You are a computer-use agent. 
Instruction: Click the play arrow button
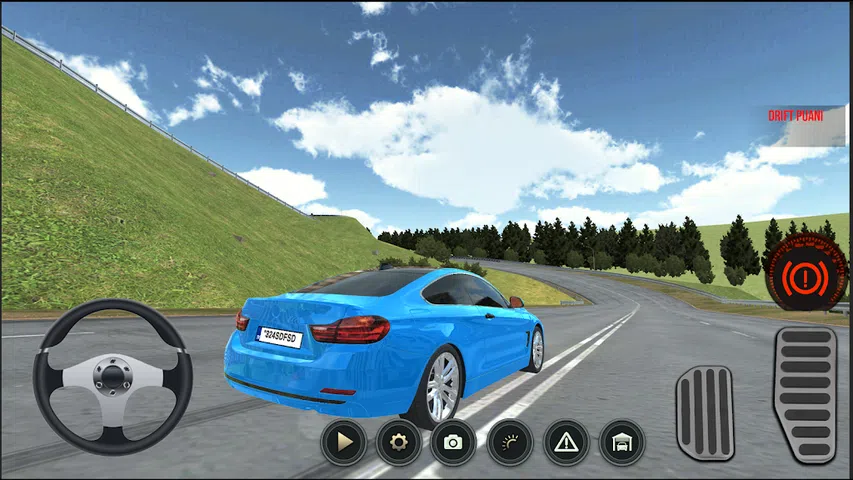pos(344,441)
